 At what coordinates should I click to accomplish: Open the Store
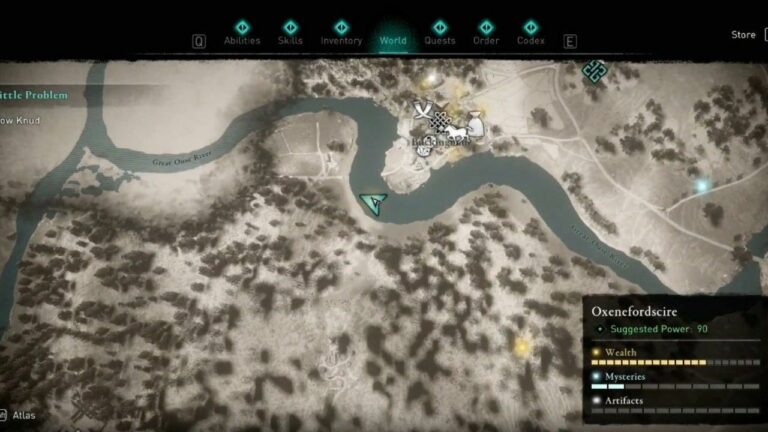click(x=743, y=35)
